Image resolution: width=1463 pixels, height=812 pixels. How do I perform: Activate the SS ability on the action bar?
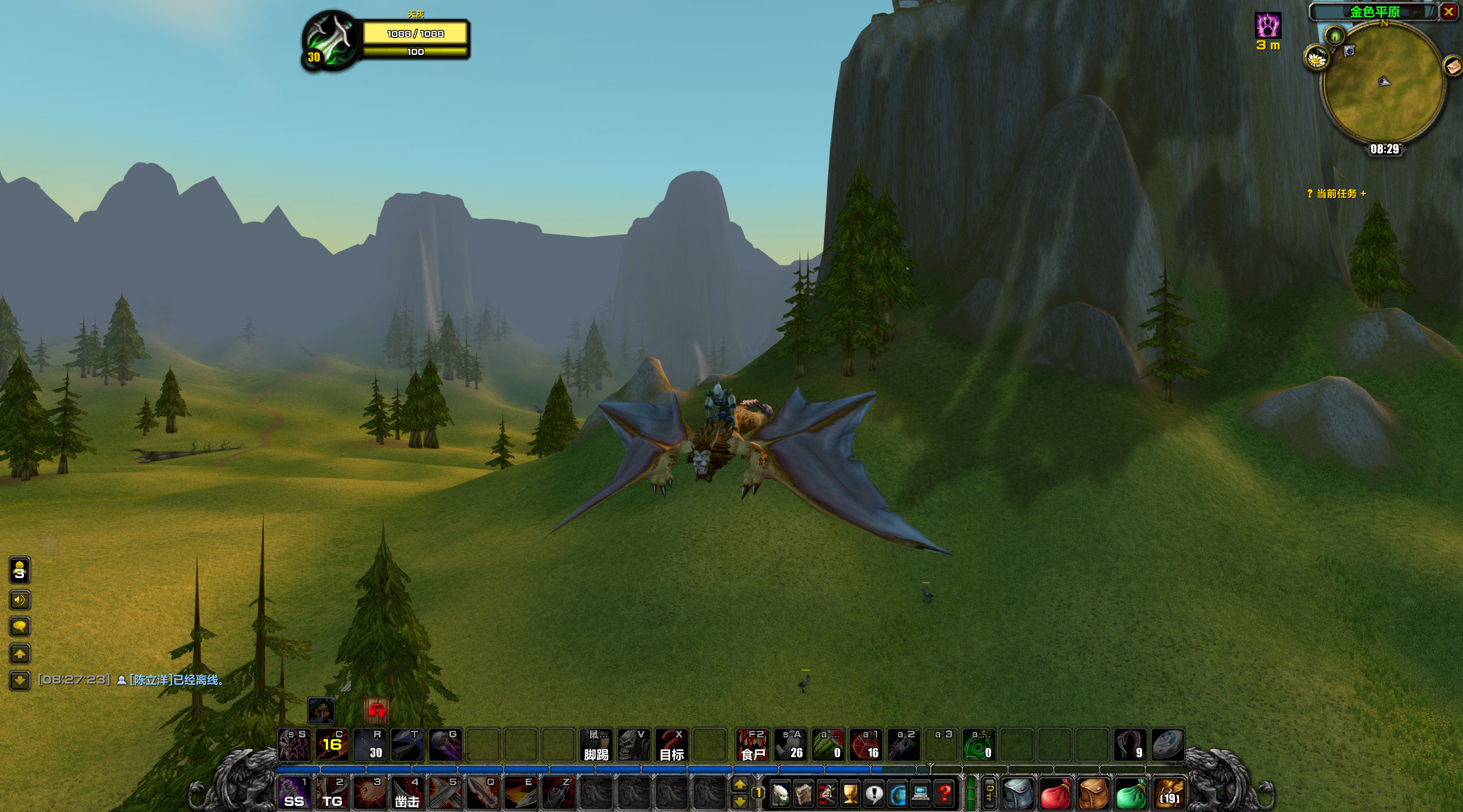click(x=294, y=794)
